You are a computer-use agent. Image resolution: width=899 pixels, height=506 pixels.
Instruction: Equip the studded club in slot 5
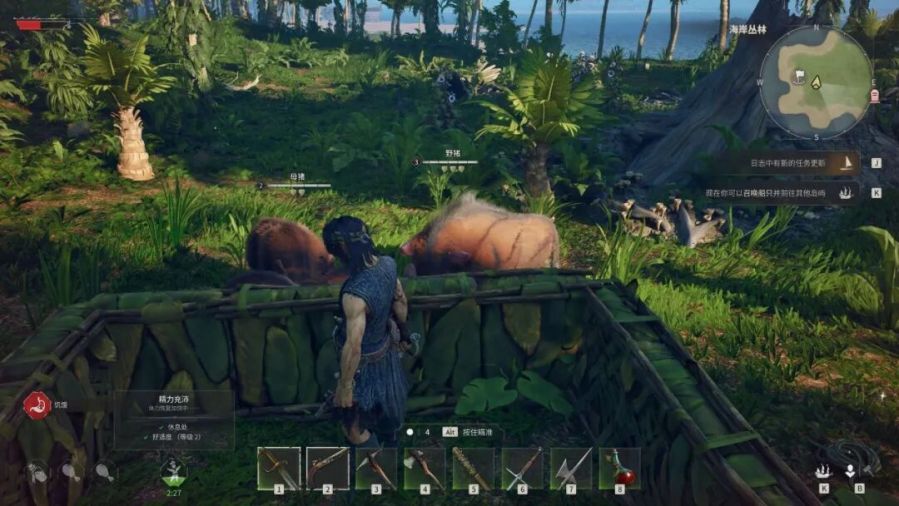coord(473,468)
